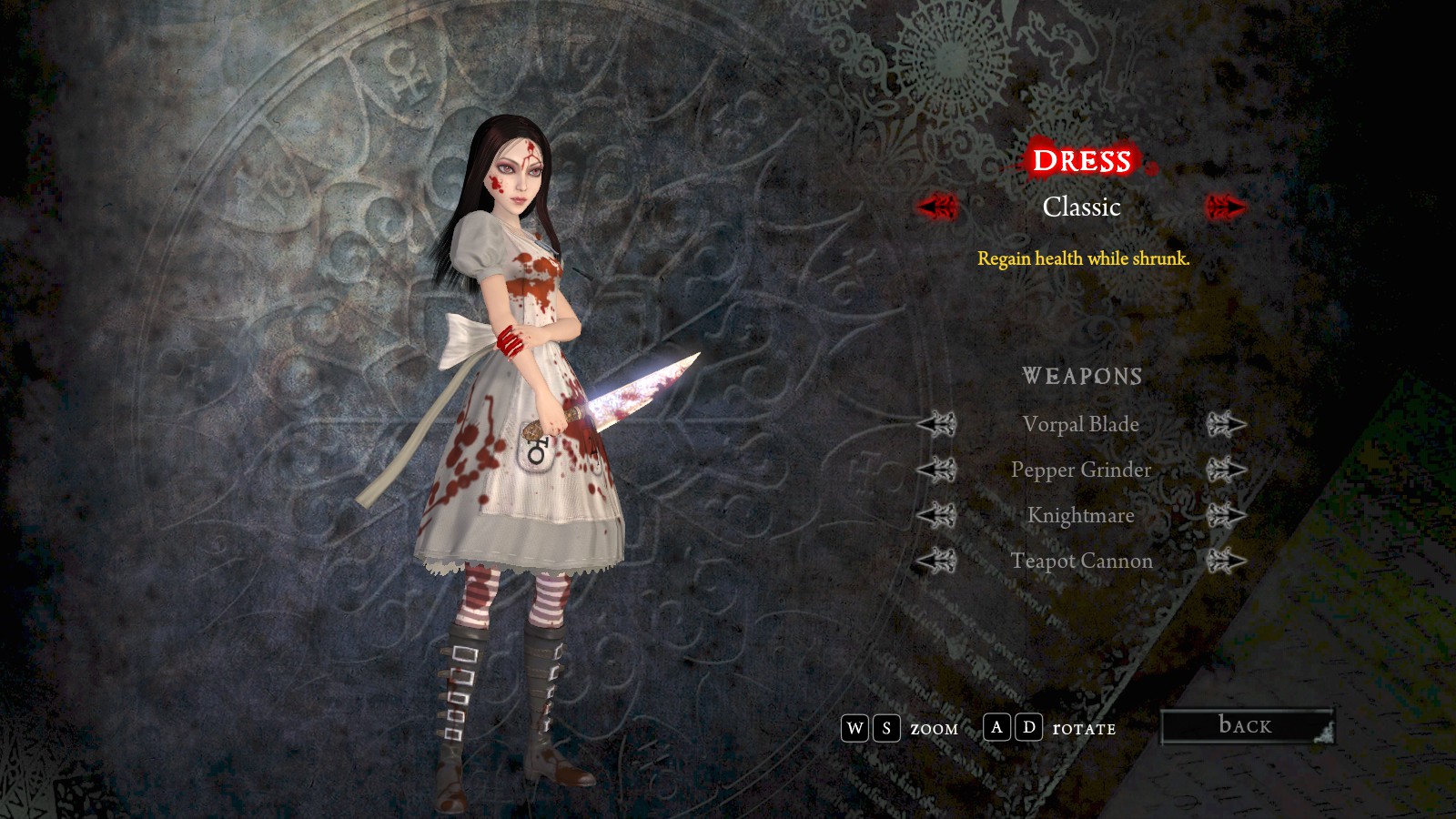Change Pepper Grinder skin using its right arrow

(x=1225, y=470)
